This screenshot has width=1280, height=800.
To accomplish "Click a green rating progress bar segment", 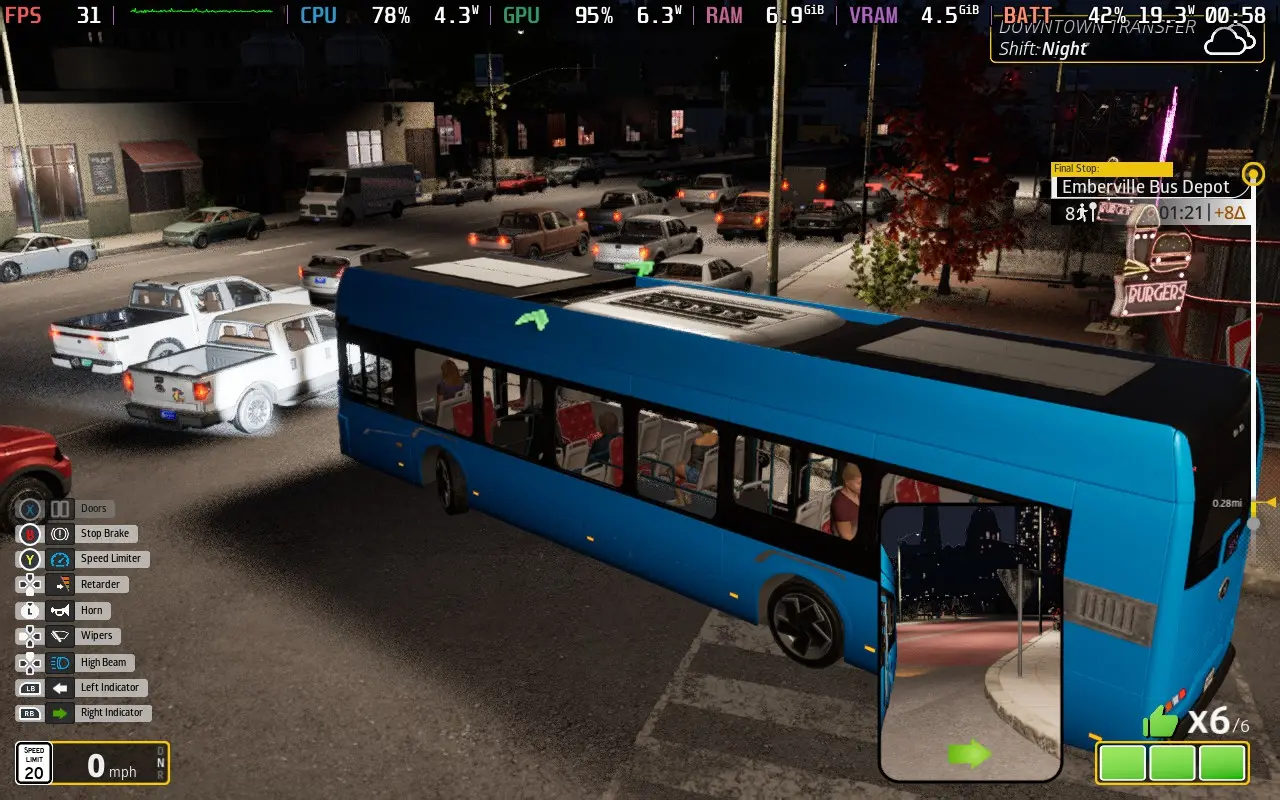I will pos(1122,762).
